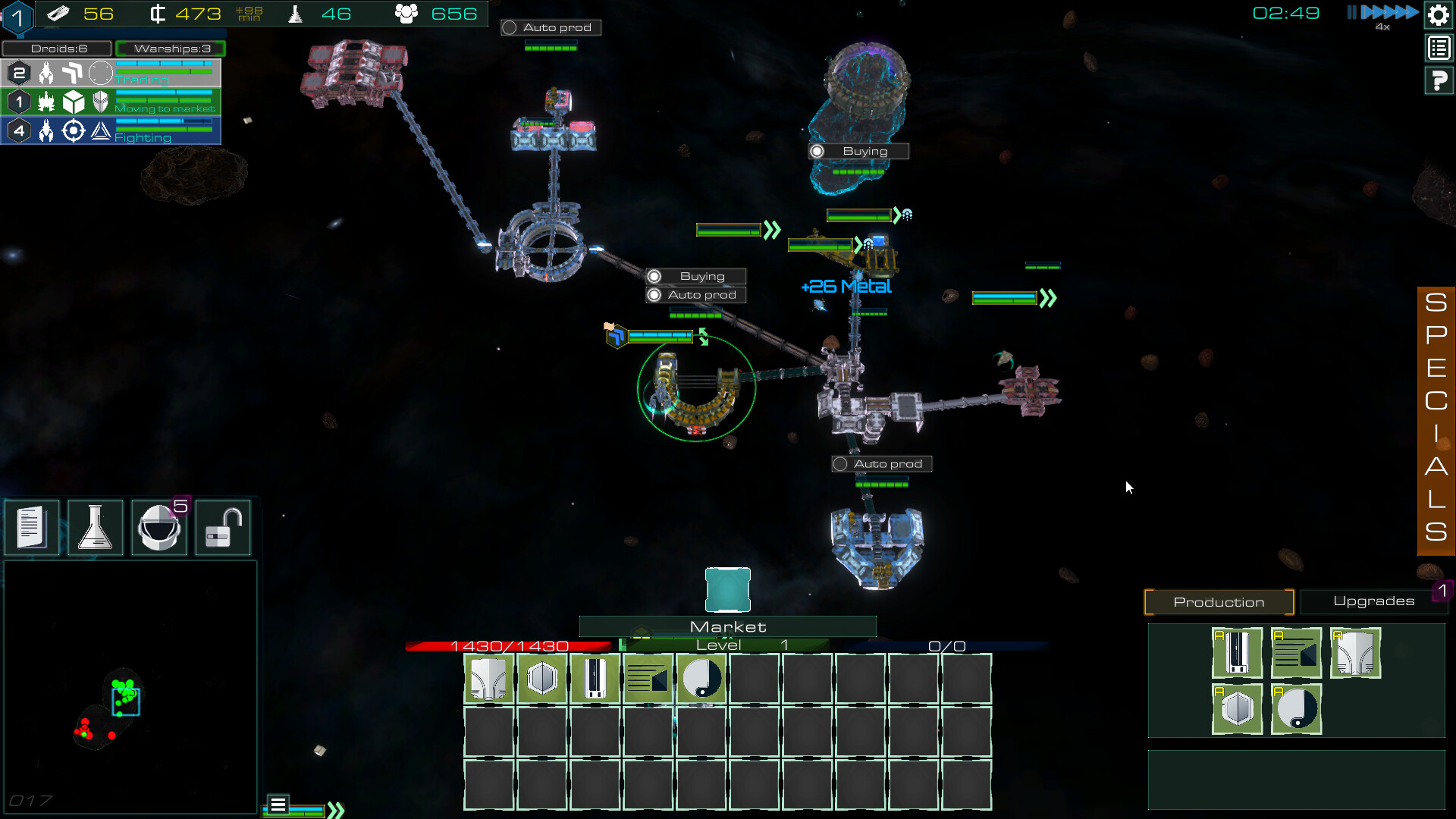Expand the hamburger menu at bottom left

tap(278, 802)
